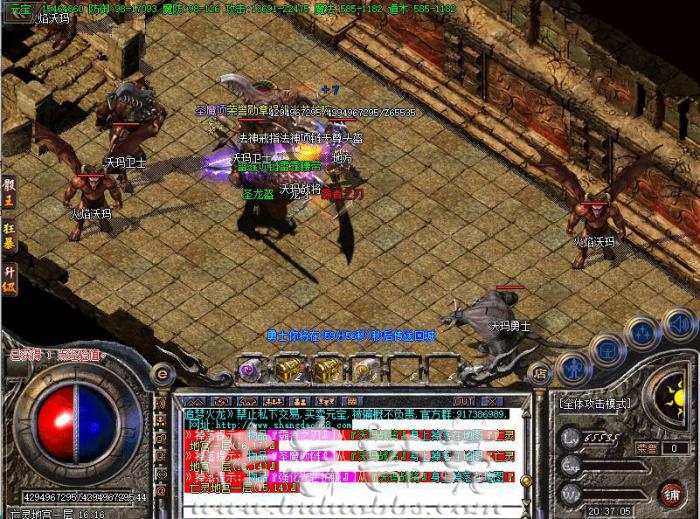Open the skills blue round button

641,333
